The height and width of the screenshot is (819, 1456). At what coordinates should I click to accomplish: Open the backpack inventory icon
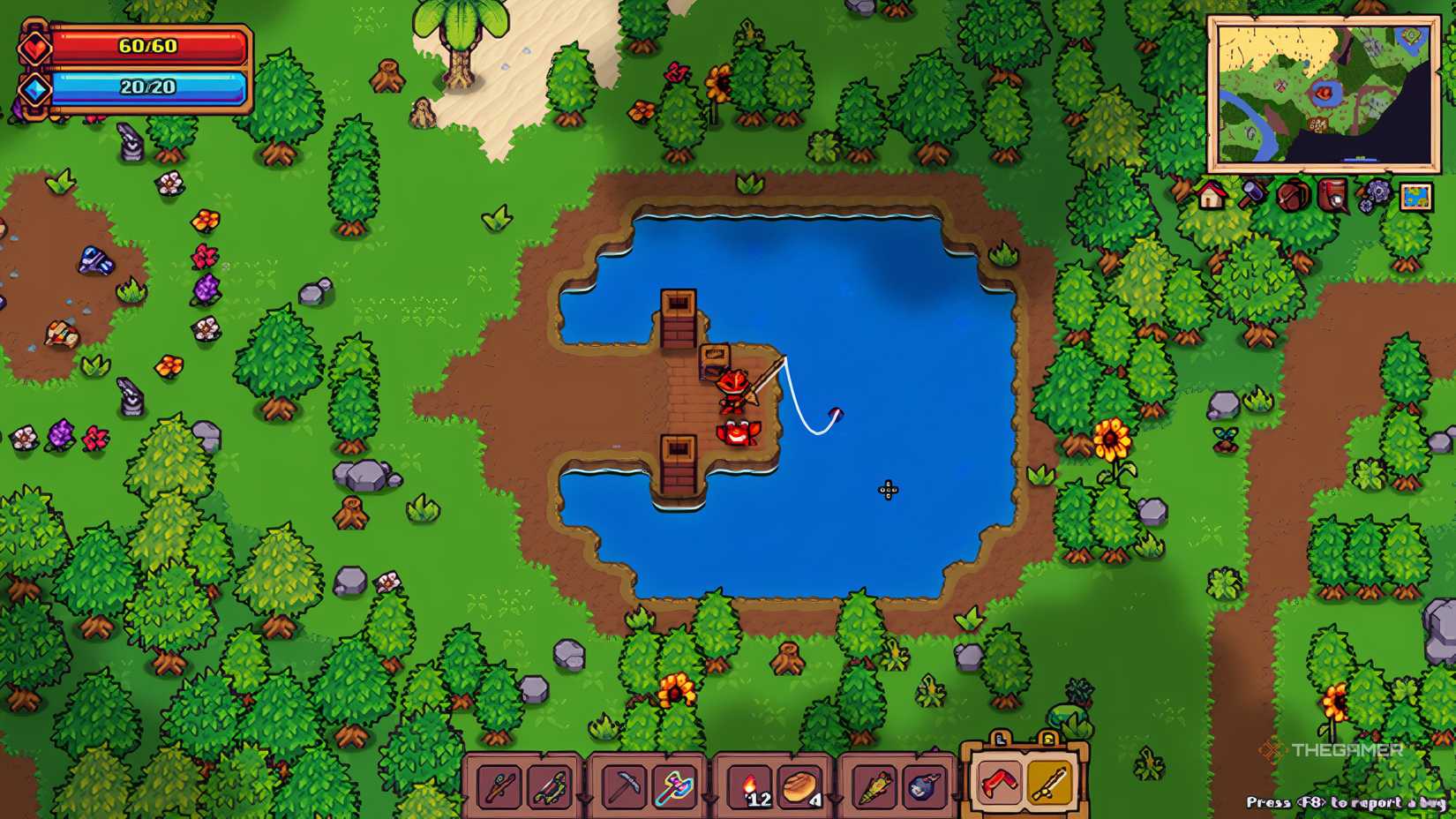point(1292,196)
